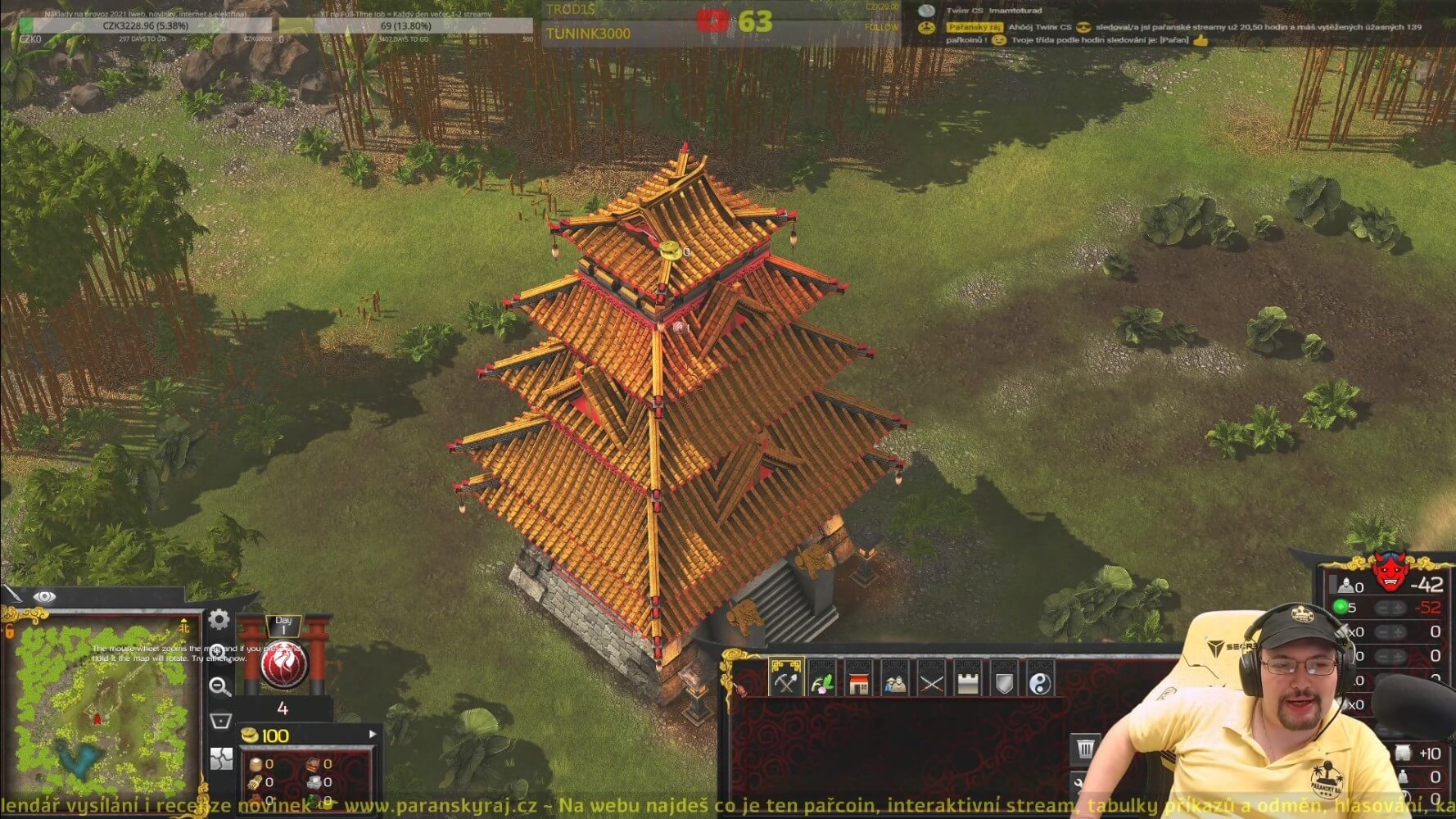1456x819 pixels.
Task: Select the trash delete building tool
Action: click(x=1084, y=747)
